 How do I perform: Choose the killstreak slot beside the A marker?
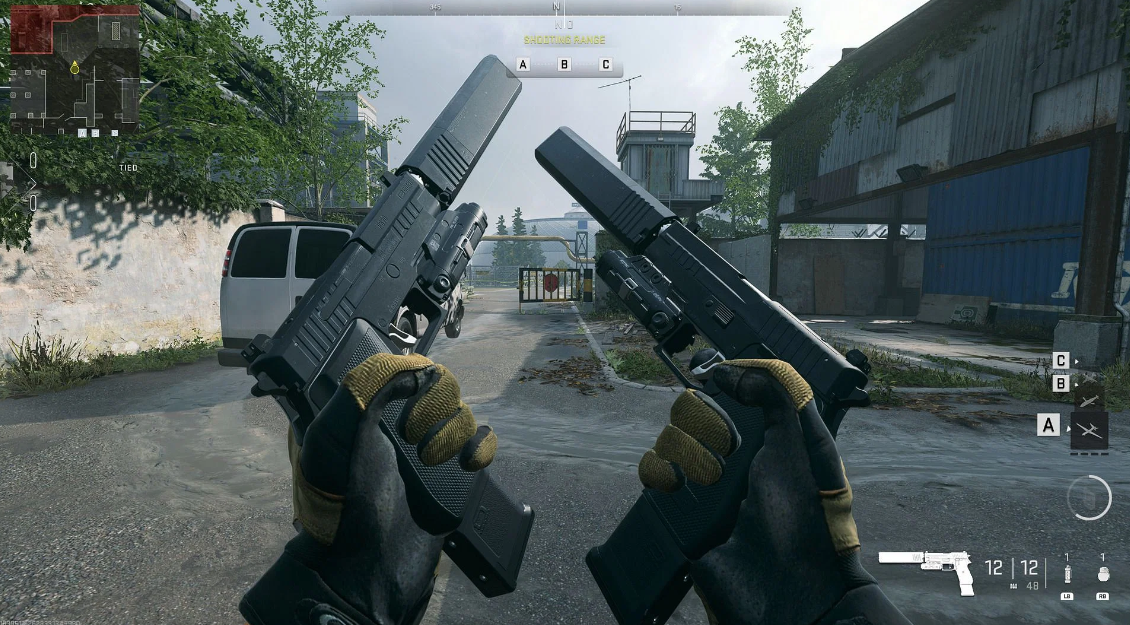pos(1089,429)
